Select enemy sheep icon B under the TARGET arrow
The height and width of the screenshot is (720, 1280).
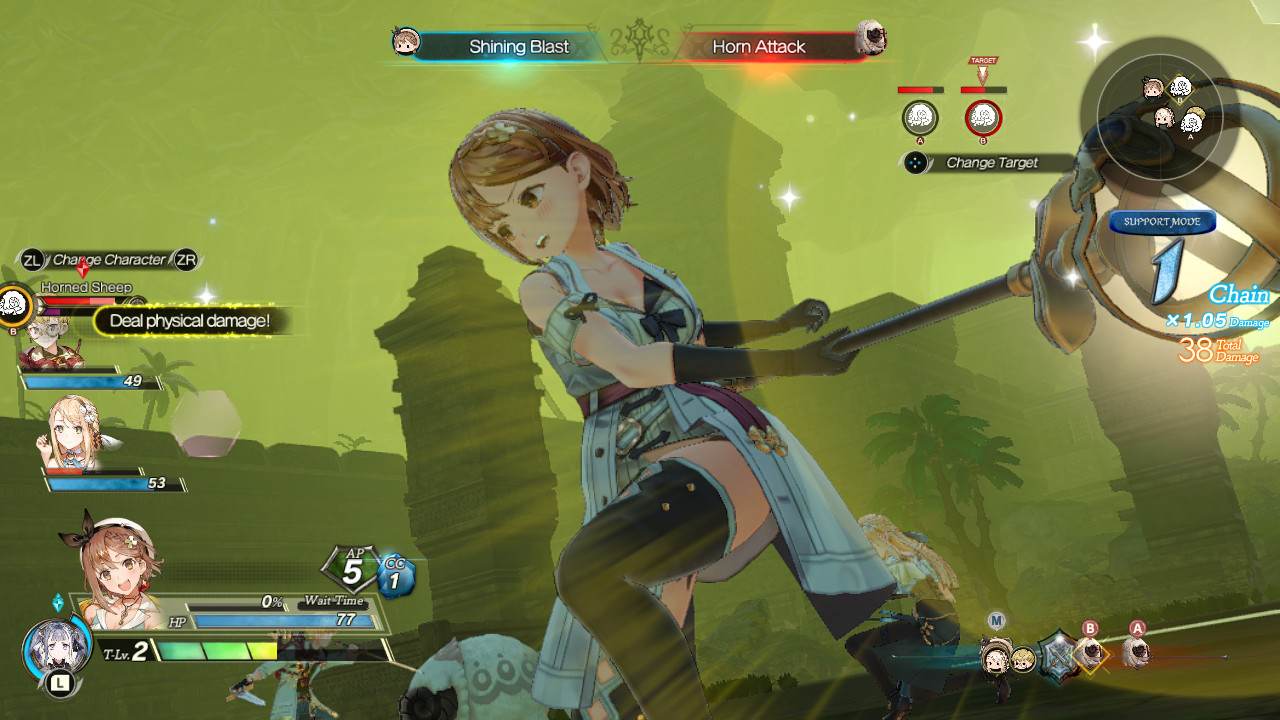pyautogui.click(x=981, y=118)
